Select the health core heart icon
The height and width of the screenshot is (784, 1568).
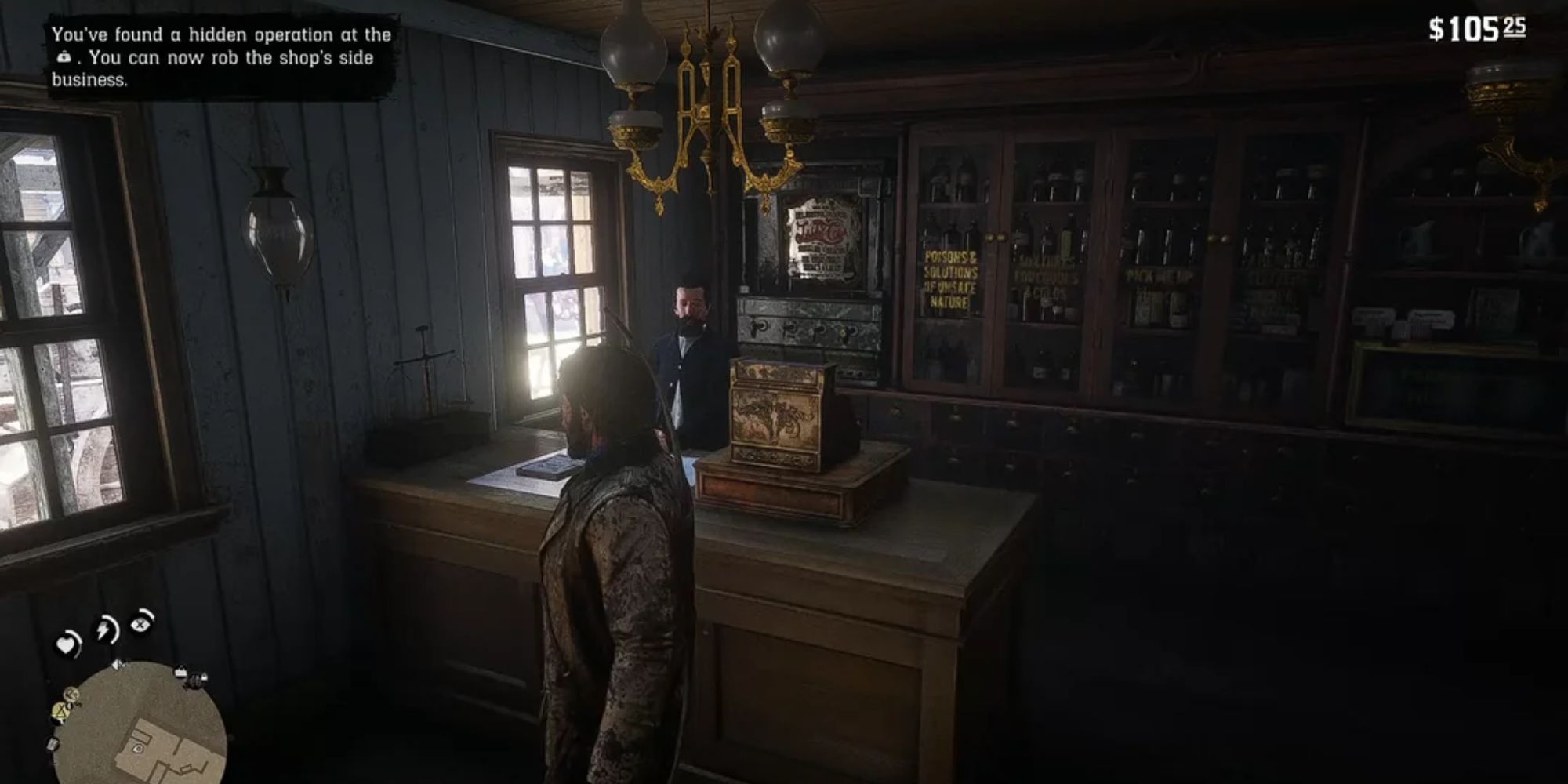pos(67,641)
